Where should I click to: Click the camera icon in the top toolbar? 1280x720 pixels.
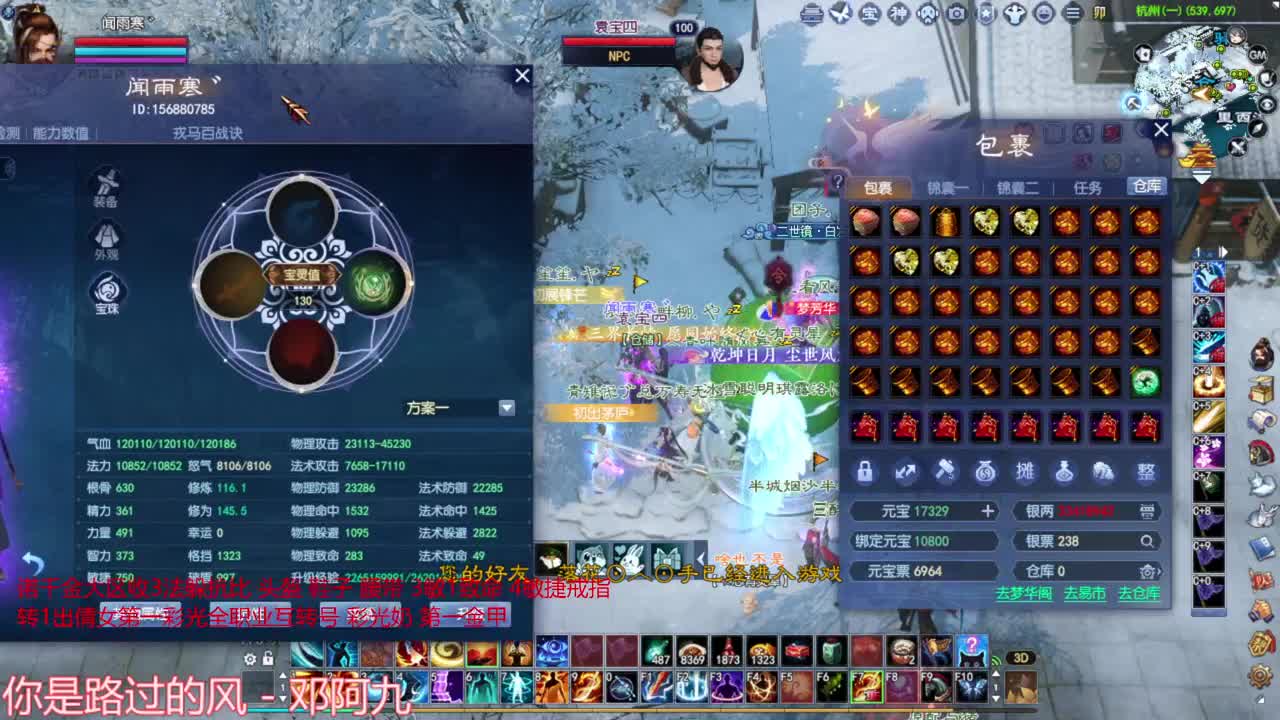(956, 13)
